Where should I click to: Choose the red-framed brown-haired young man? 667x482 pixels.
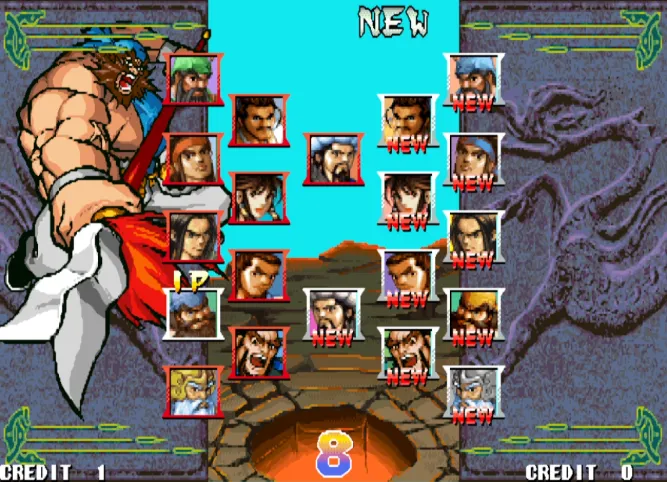pyautogui.click(x=259, y=275)
